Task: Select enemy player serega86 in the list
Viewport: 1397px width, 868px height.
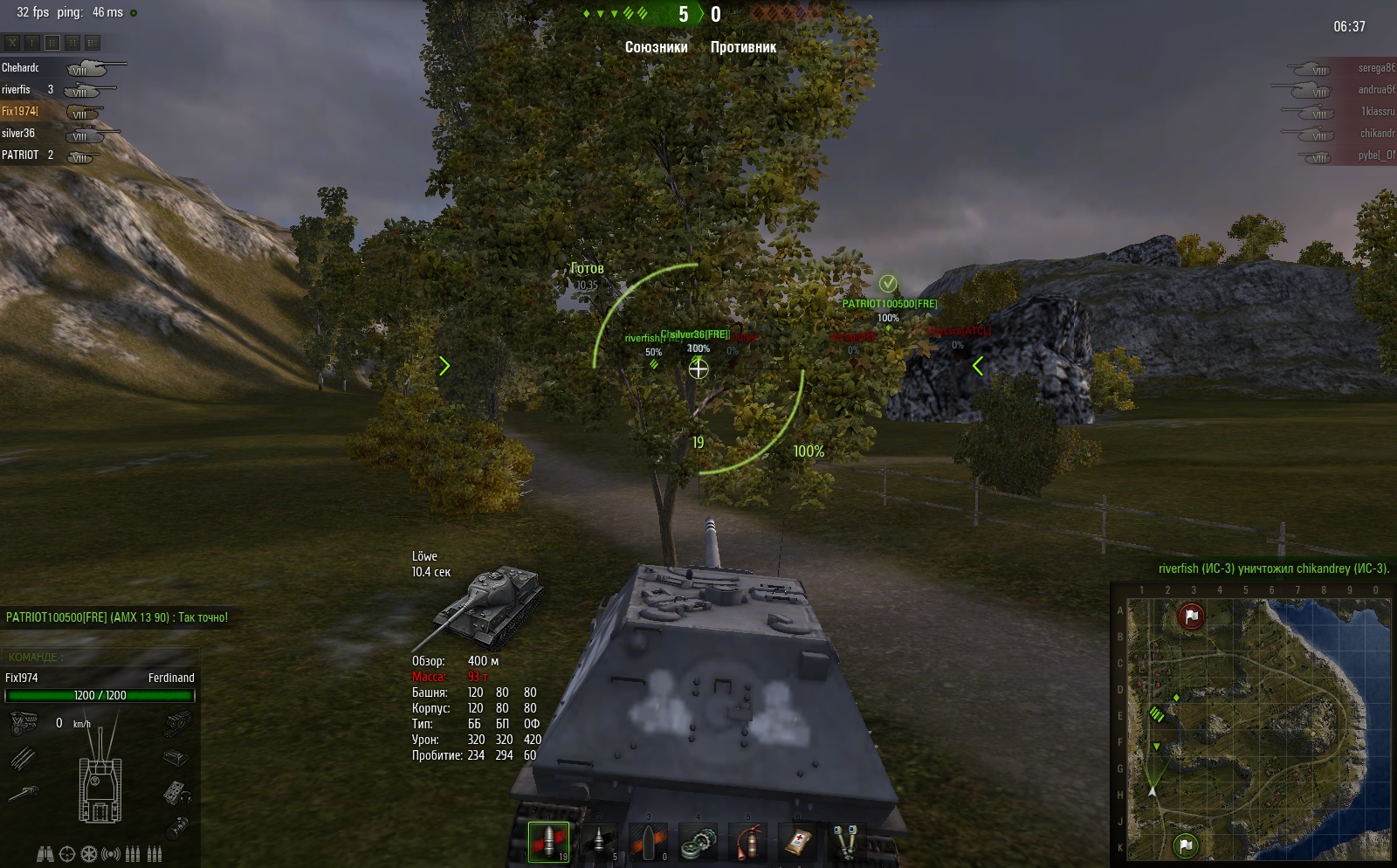Action: [1376, 67]
